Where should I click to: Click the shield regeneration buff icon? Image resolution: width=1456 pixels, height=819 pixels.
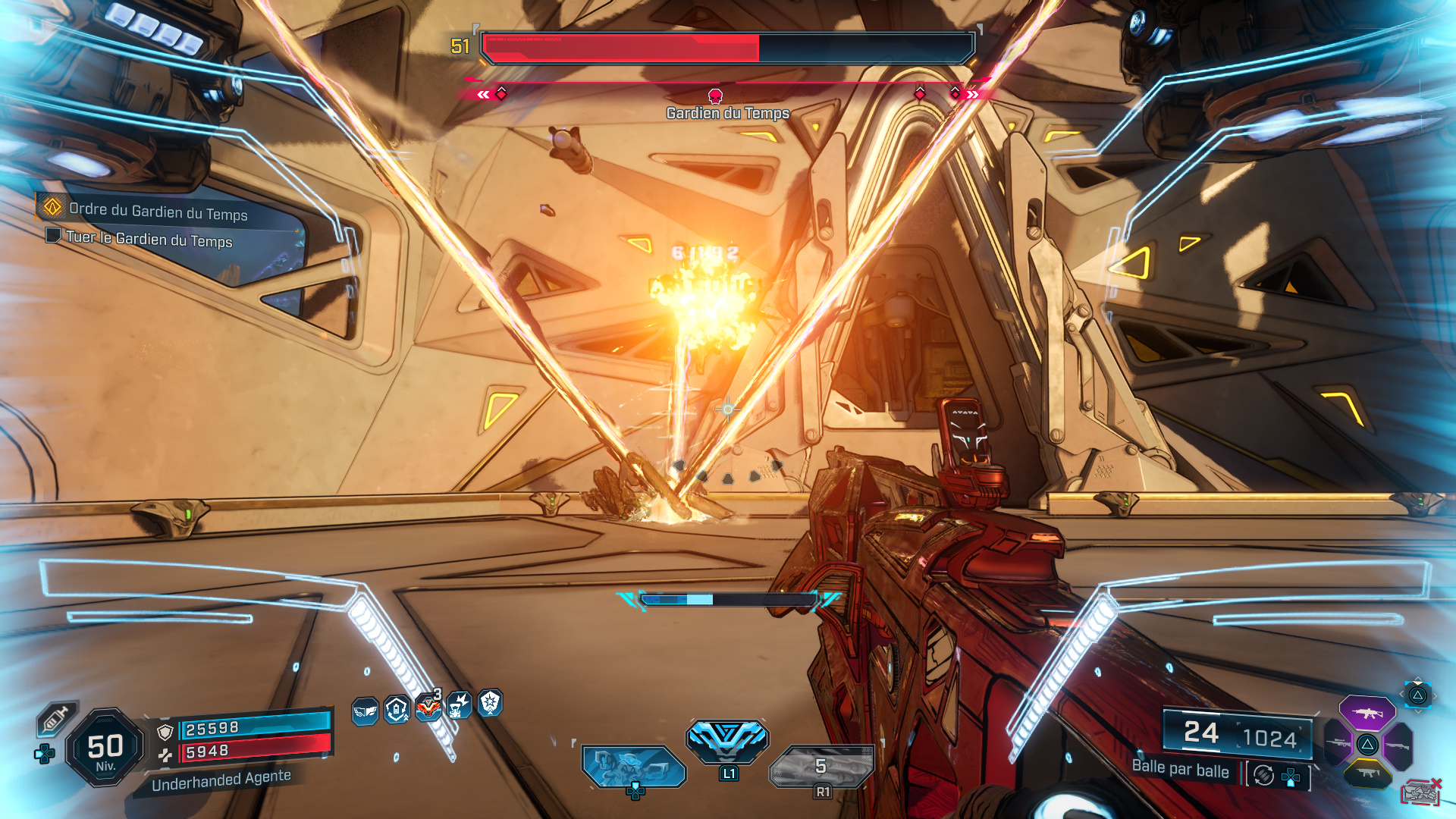pyautogui.click(x=395, y=708)
